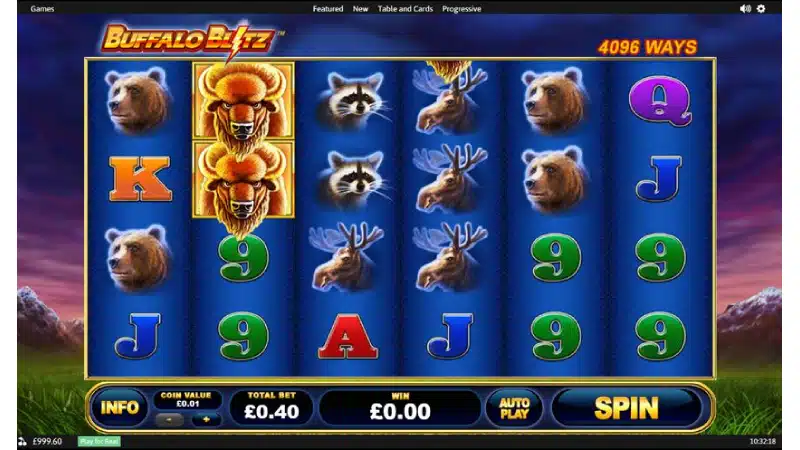800x450 pixels.
Task: Spin the reels with the SPIN button
Action: 627,408
